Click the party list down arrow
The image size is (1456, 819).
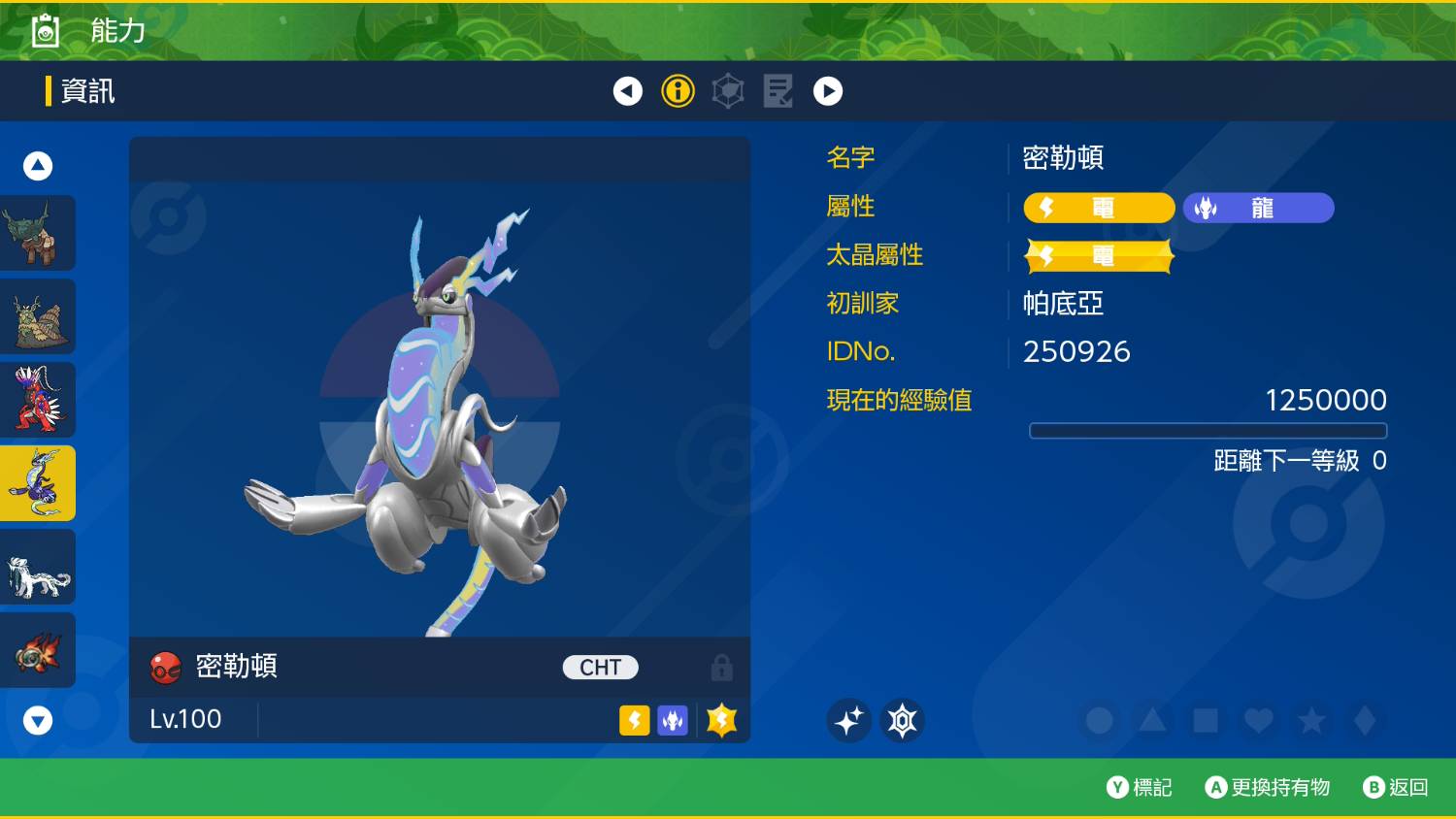(x=38, y=720)
